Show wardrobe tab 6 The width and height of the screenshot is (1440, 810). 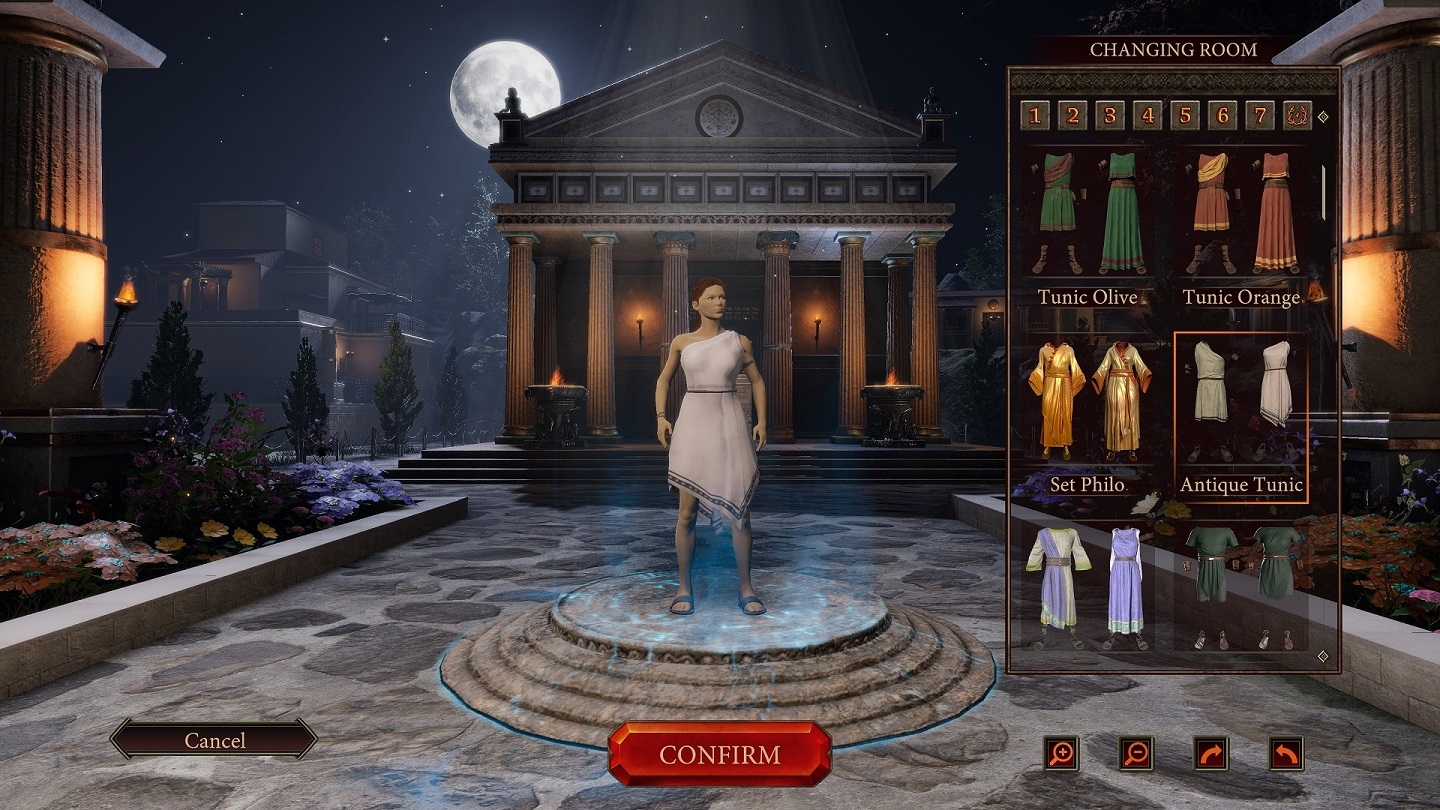click(x=1222, y=116)
